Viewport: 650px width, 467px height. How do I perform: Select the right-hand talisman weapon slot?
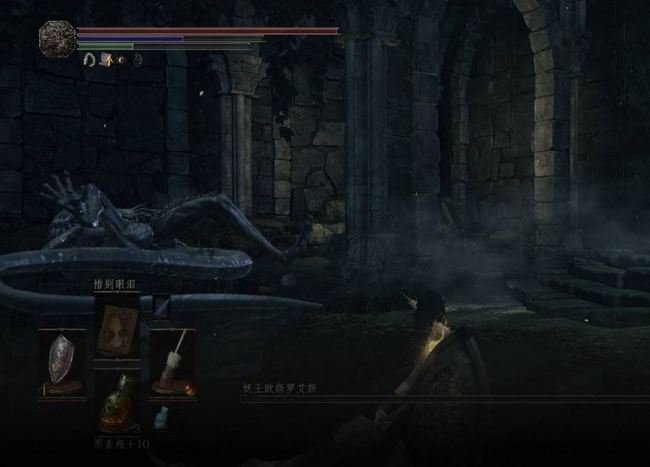click(x=172, y=361)
